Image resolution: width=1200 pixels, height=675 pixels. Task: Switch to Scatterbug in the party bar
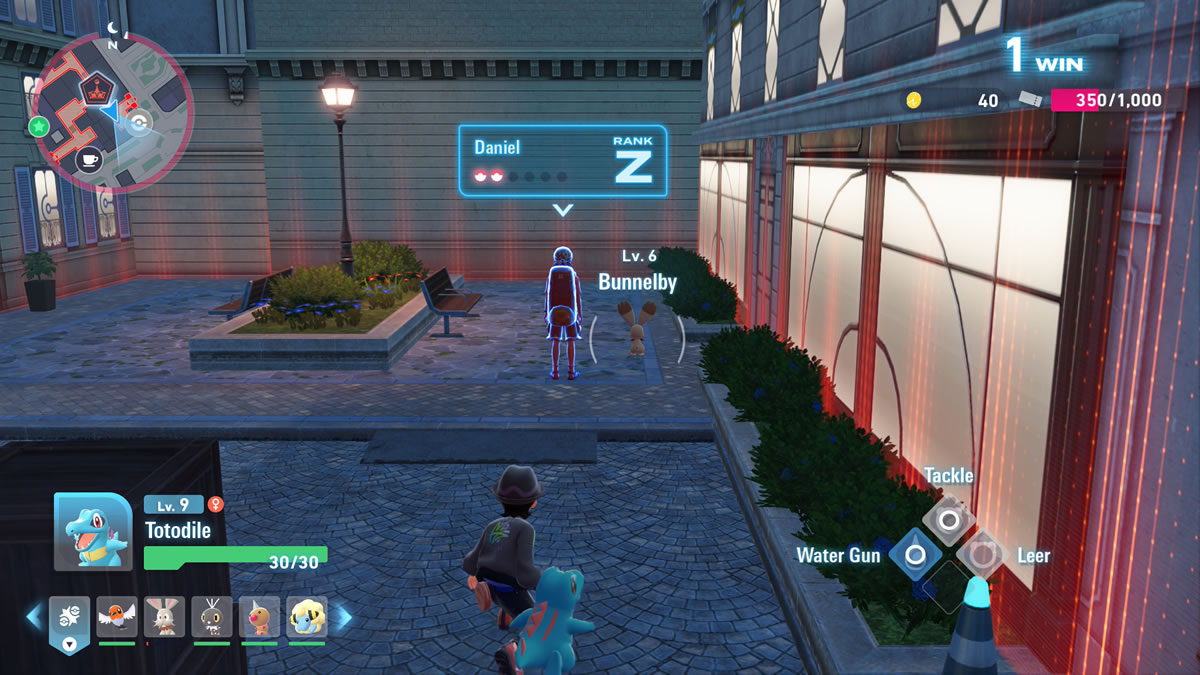click(x=212, y=617)
